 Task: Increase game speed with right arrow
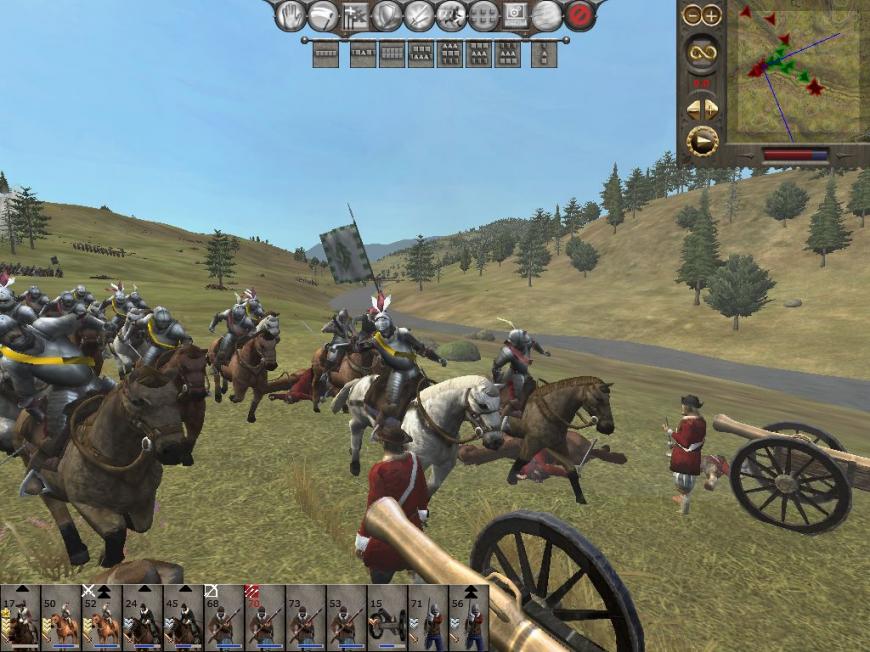(x=711, y=108)
